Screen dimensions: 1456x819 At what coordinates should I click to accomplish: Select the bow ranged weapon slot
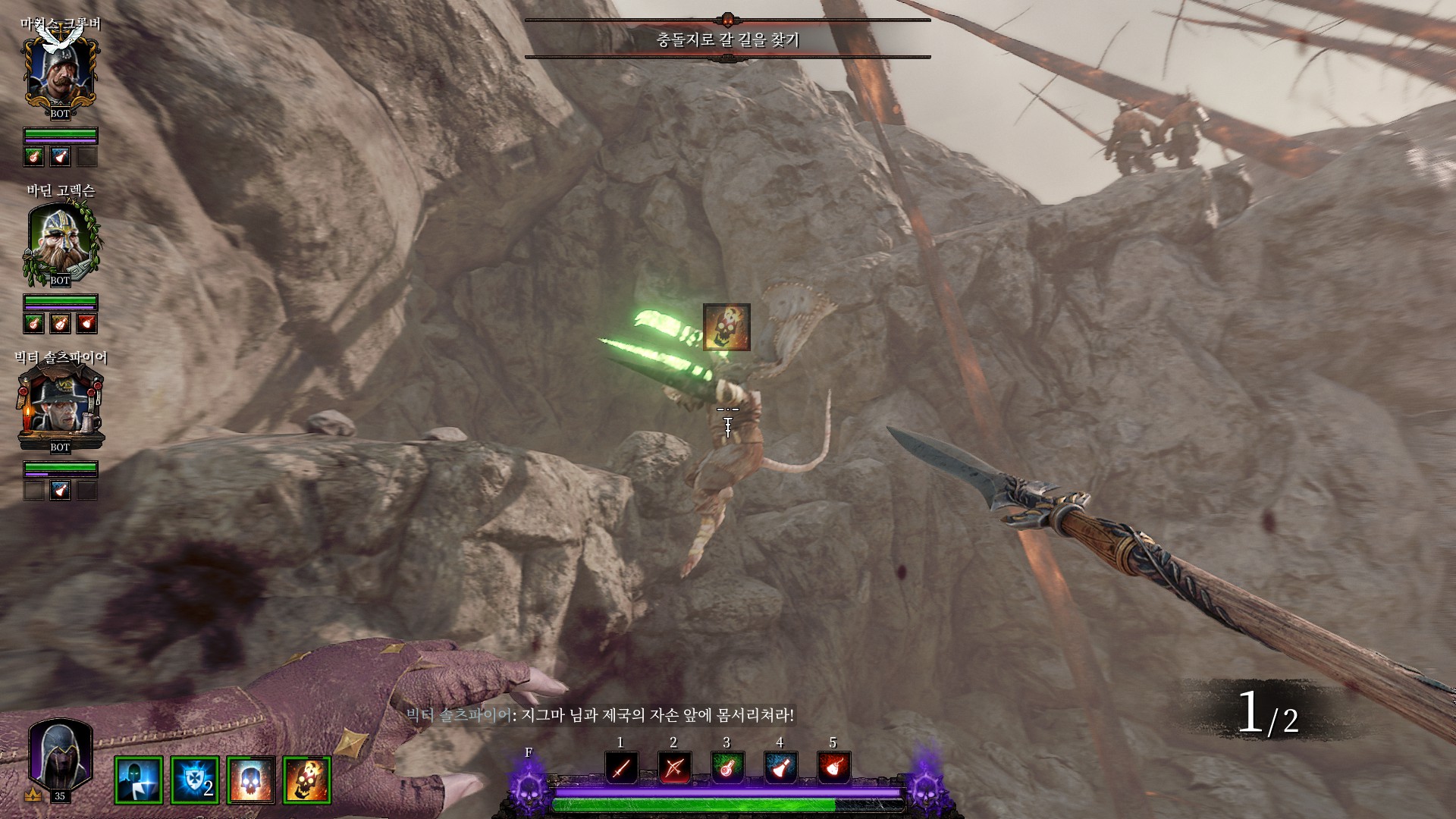674,769
